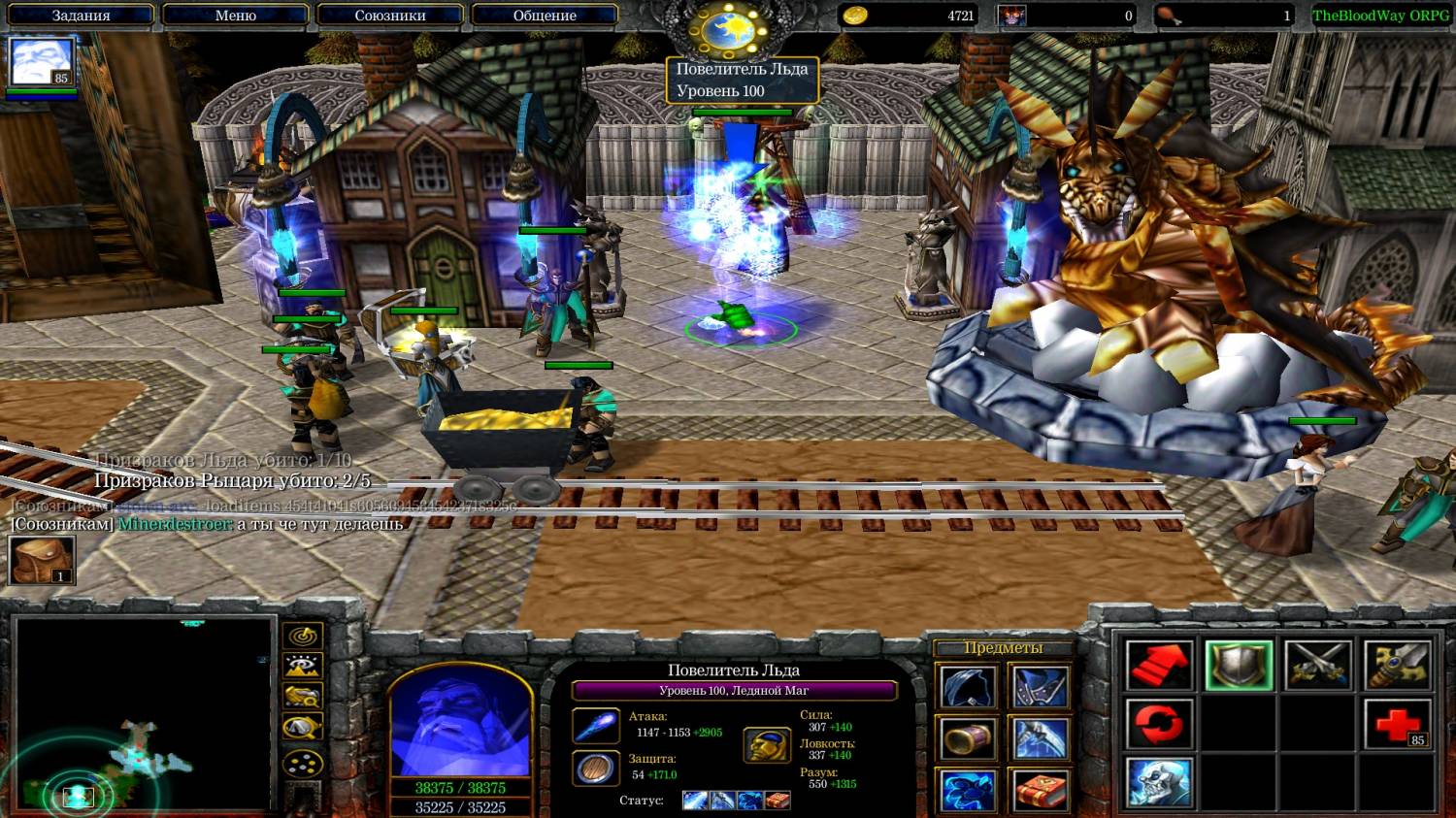Select the red spellbook inventory item
1456x818 pixels.
pyautogui.click(x=1041, y=790)
